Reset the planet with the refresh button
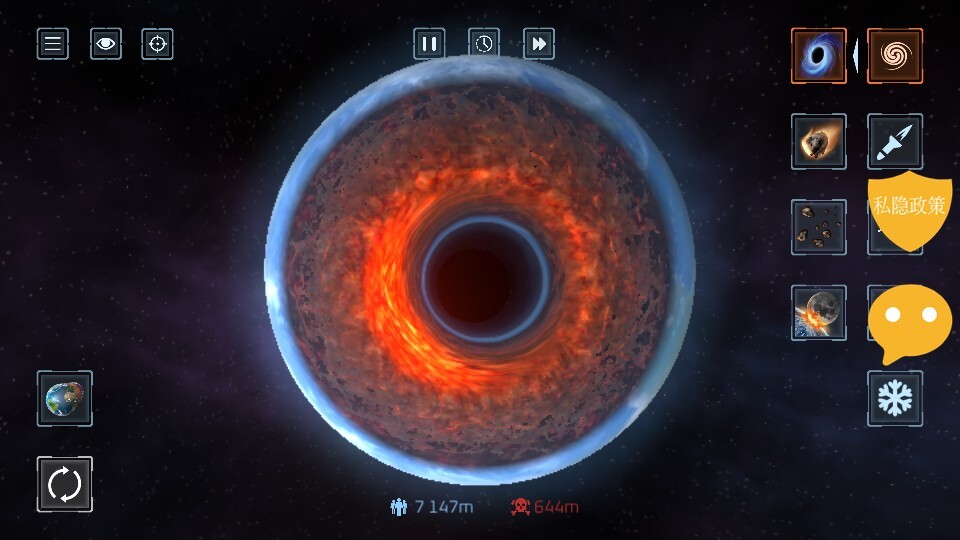This screenshot has height=540, width=960. click(x=65, y=484)
